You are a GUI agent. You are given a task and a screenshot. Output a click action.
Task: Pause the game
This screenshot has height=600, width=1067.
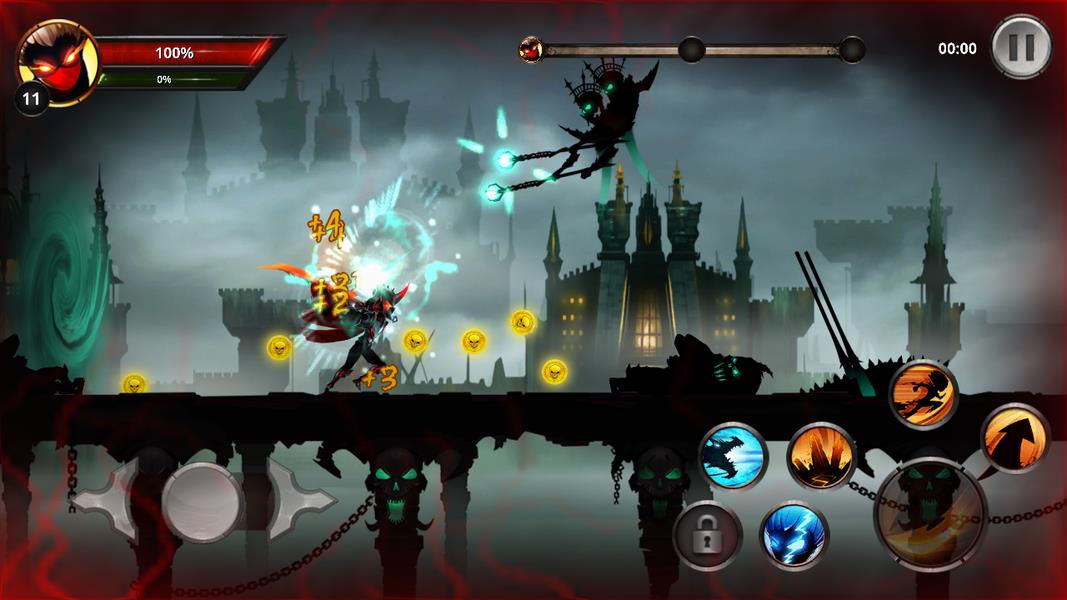pyautogui.click(x=1021, y=46)
